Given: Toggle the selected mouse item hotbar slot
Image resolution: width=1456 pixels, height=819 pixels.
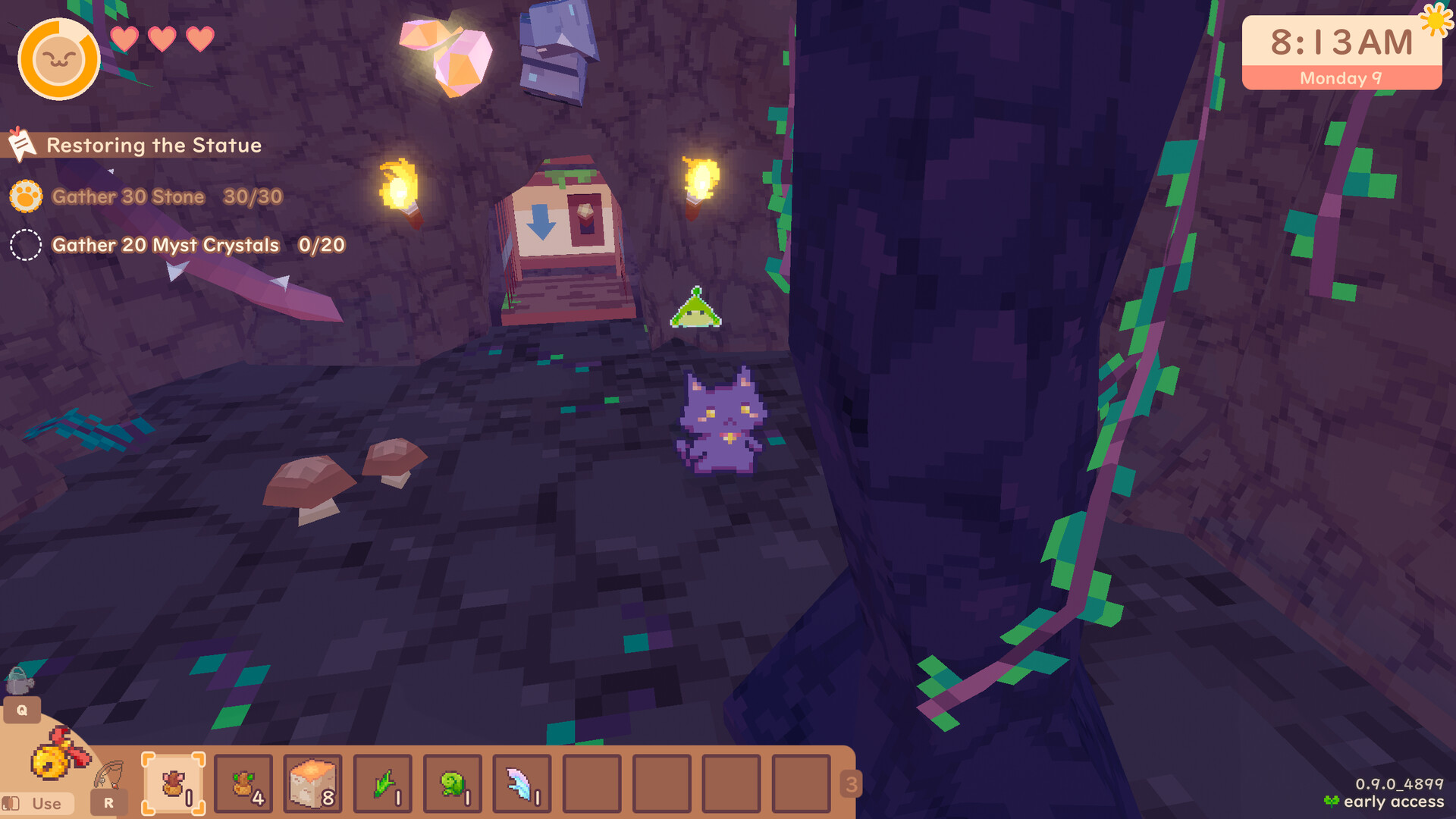Looking at the screenshot, I should pyautogui.click(x=173, y=784).
